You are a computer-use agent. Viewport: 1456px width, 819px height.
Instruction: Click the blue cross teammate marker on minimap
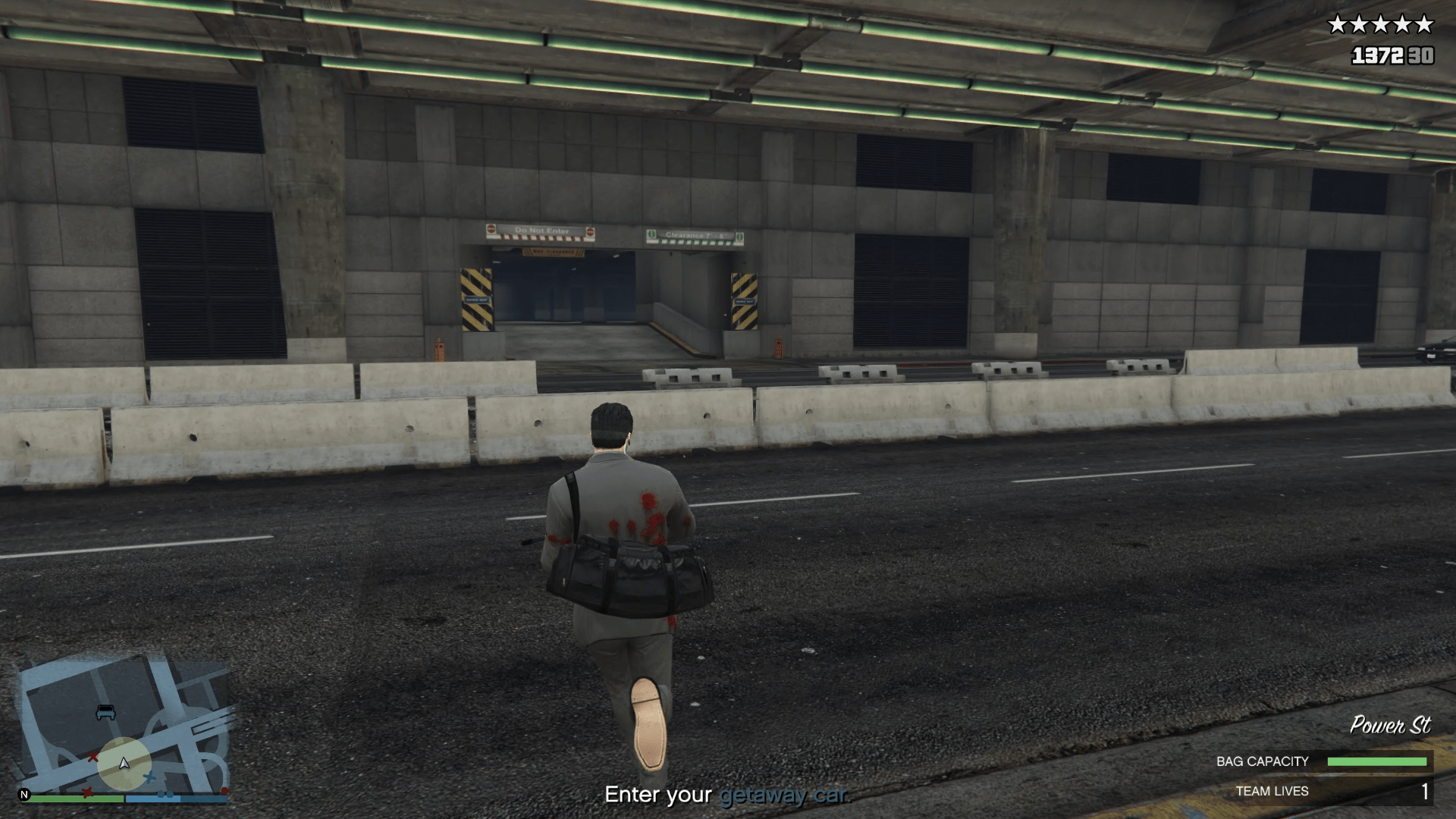click(149, 777)
